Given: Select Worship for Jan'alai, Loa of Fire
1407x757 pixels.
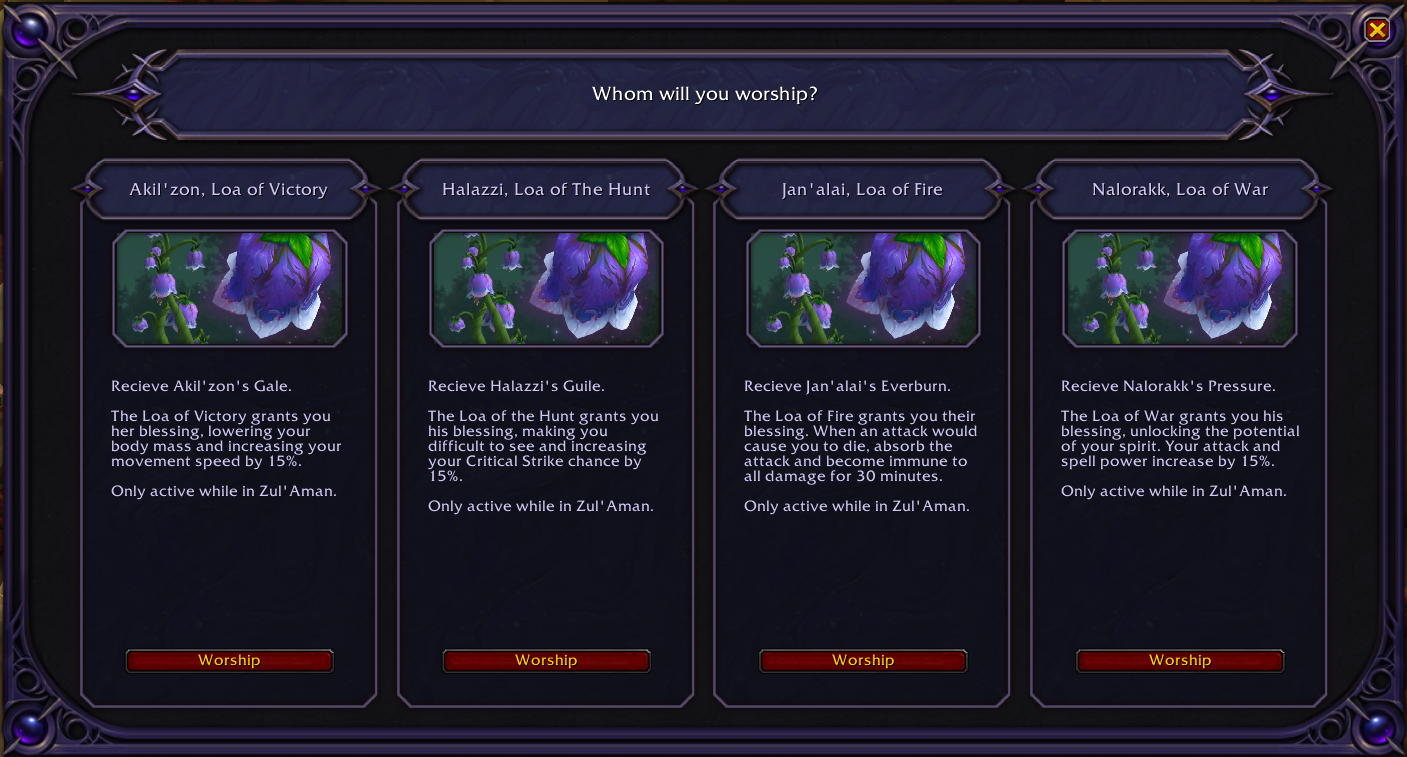Looking at the screenshot, I should click(x=863, y=660).
